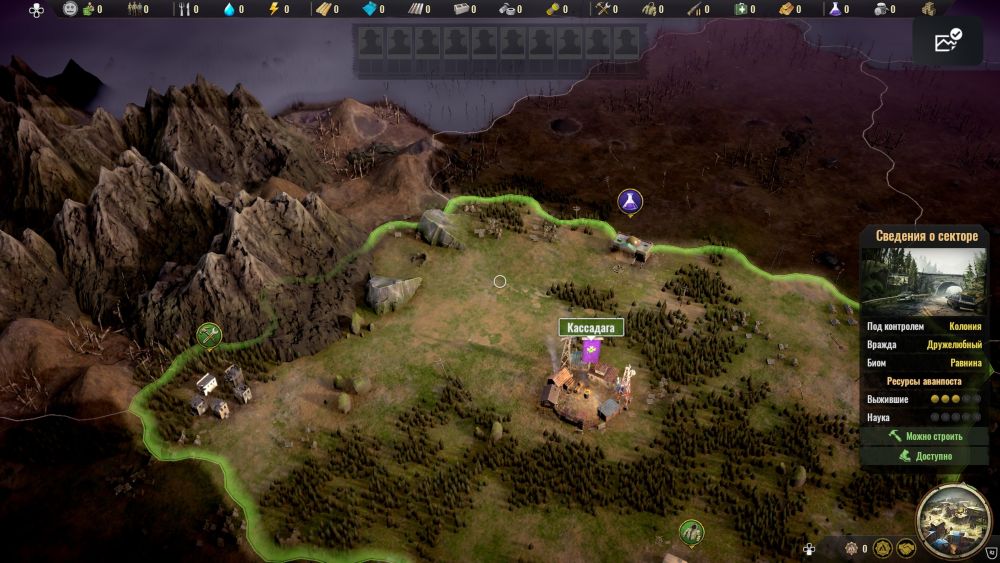1000x563 pixels.
Task: Select the fork and knife food resource
Action: point(182,9)
